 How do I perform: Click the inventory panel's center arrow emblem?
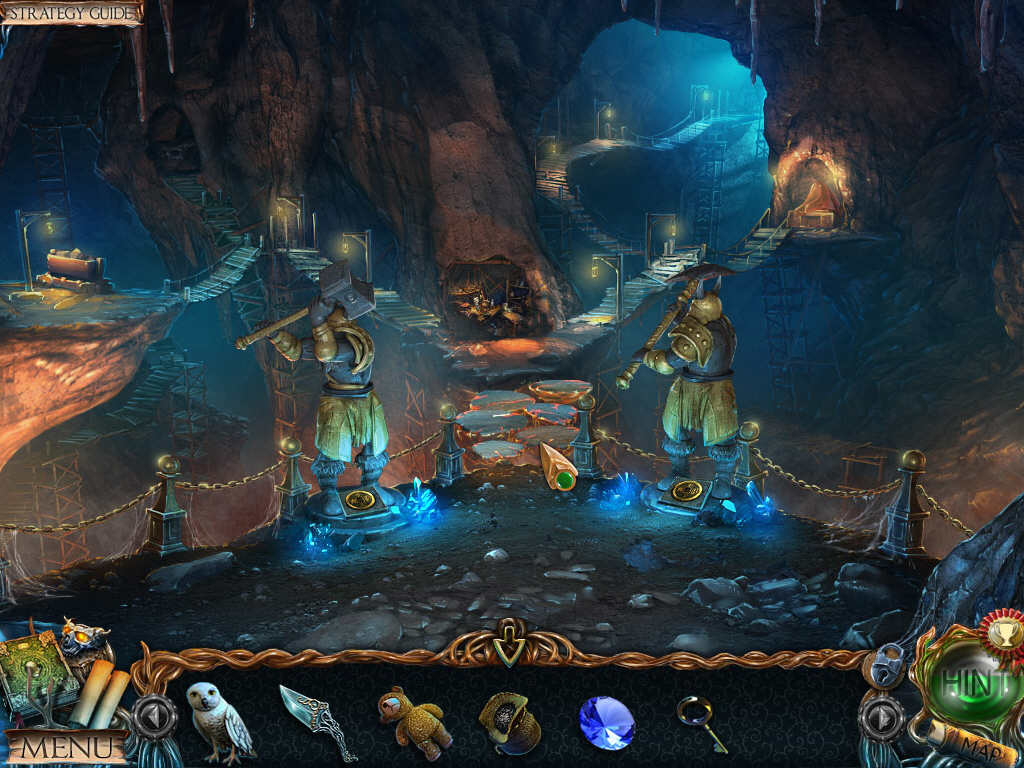tap(509, 648)
